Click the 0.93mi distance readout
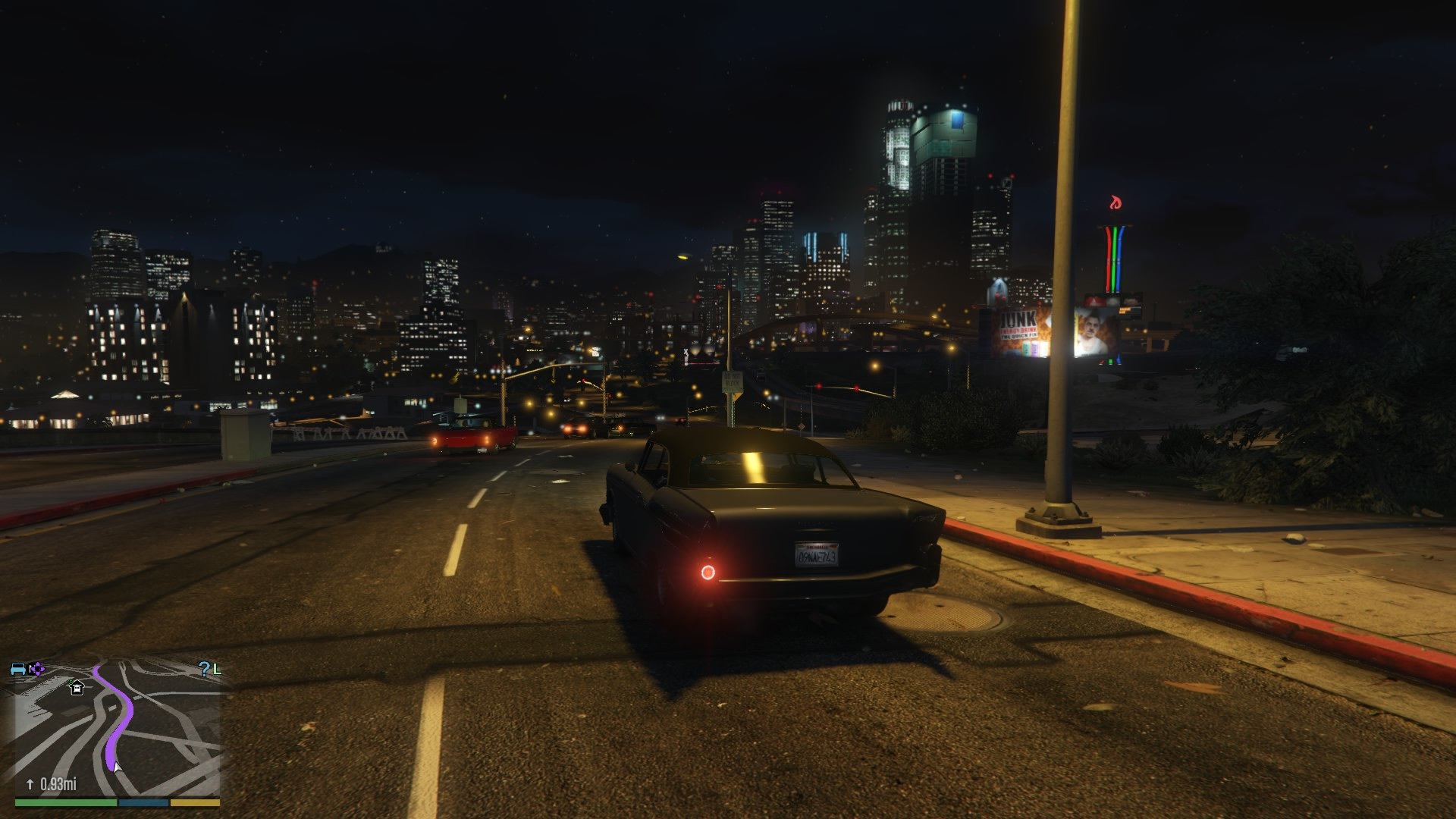Viewport: 1456px width, 819px height. [x=59, y=784]
